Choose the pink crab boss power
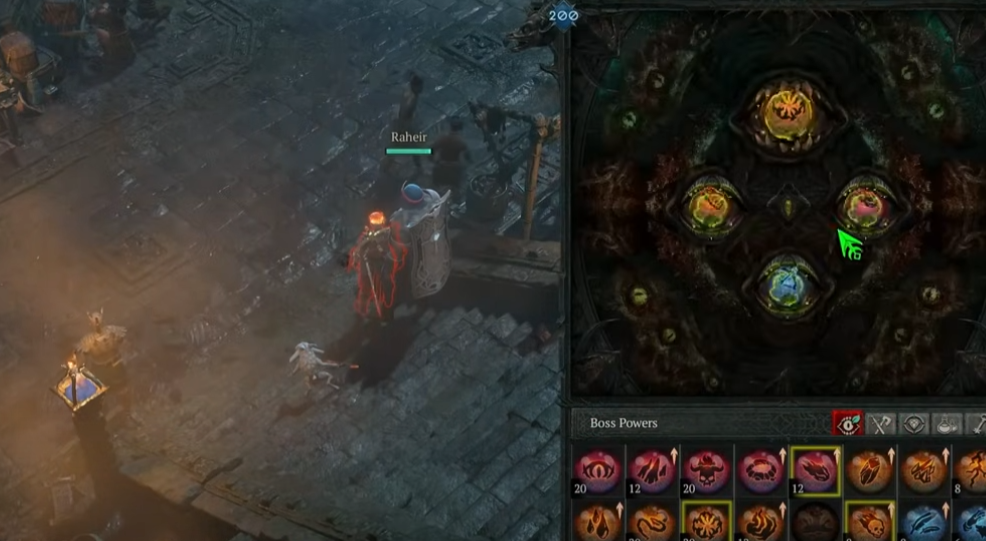Screen dimensions: 986x541 [x=760, y=468]
